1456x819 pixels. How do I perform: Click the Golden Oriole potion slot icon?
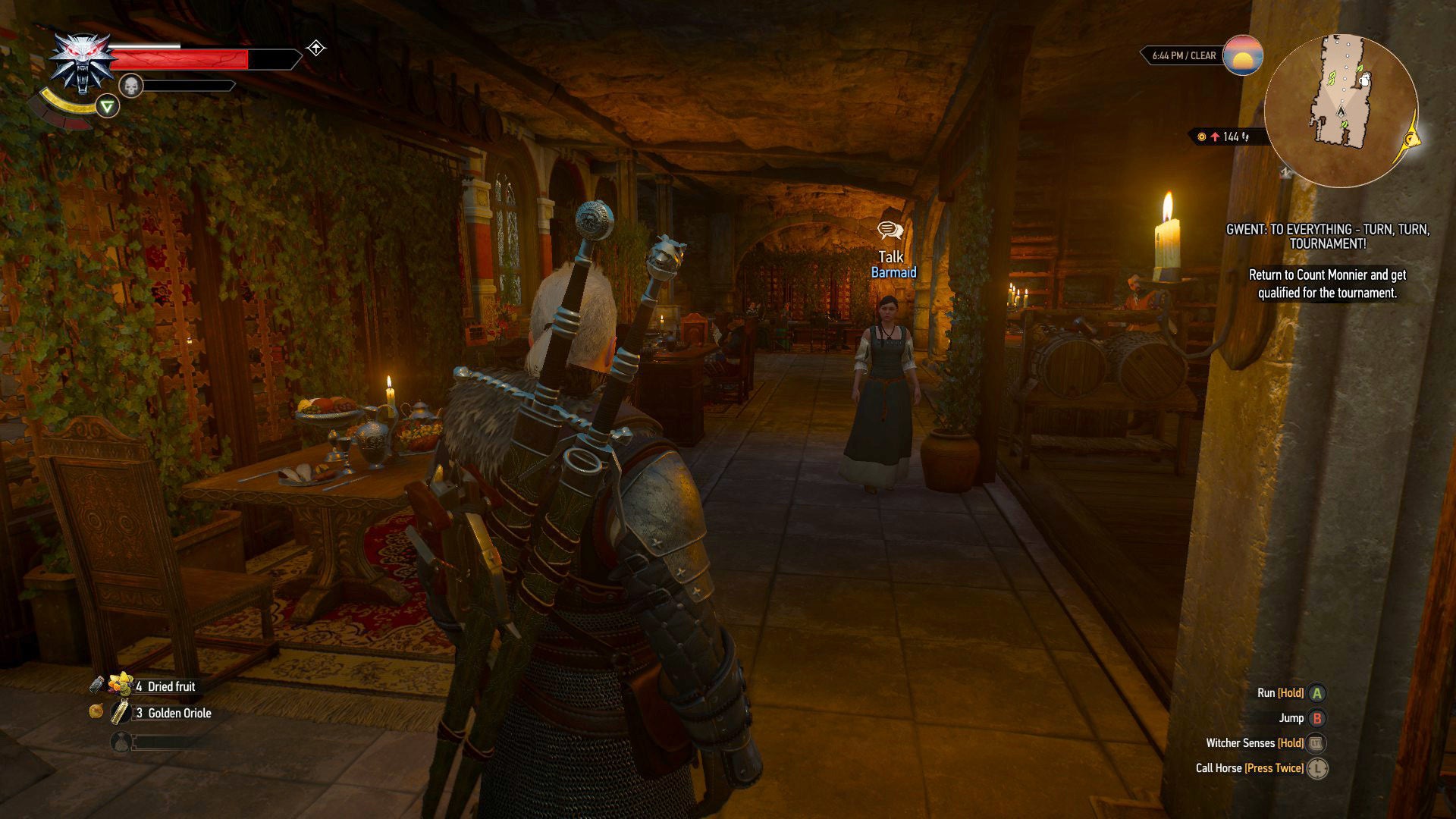(119, 713)
